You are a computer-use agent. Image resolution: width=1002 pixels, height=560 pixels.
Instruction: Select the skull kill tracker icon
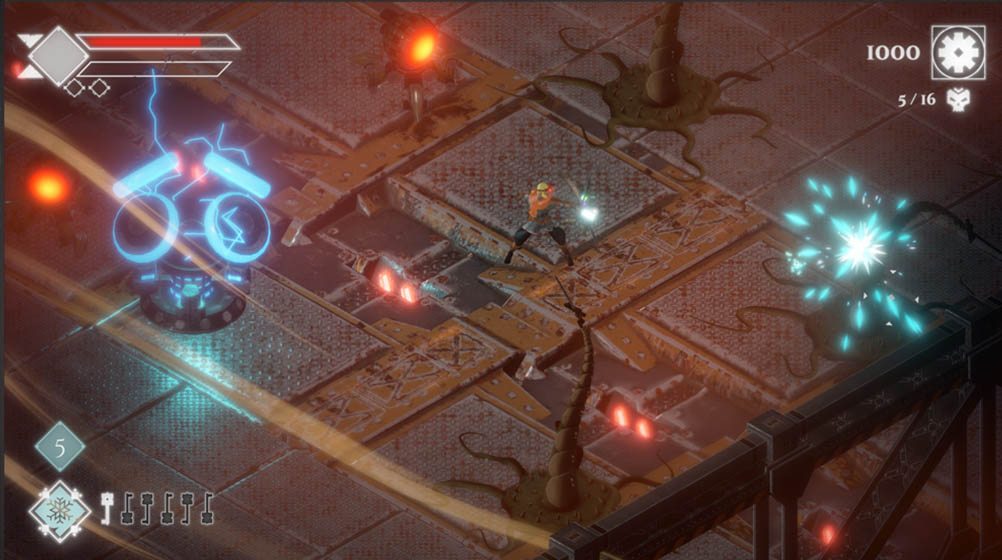coord(958,99)
